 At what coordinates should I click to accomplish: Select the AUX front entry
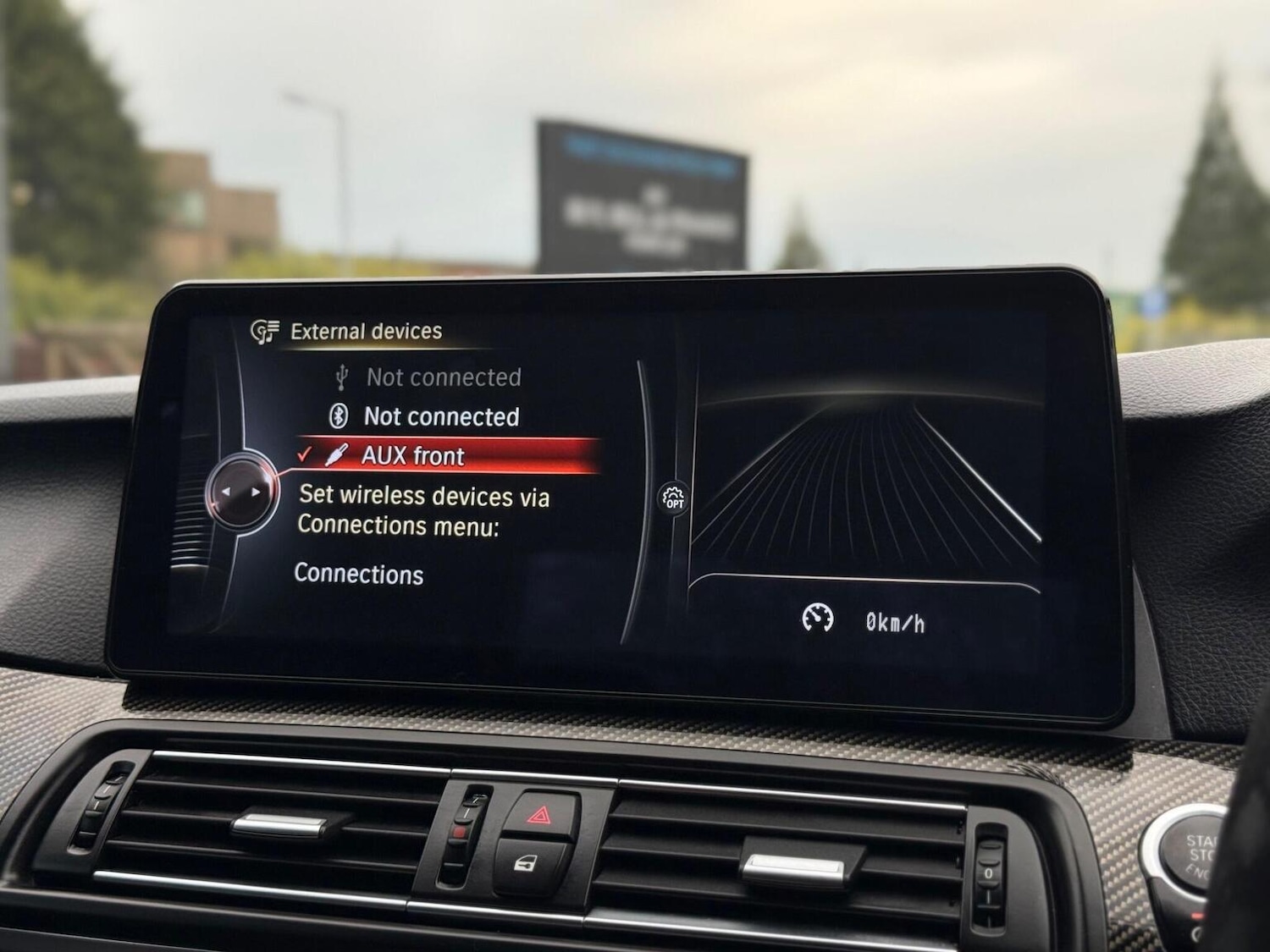click(x=413, y=456)
